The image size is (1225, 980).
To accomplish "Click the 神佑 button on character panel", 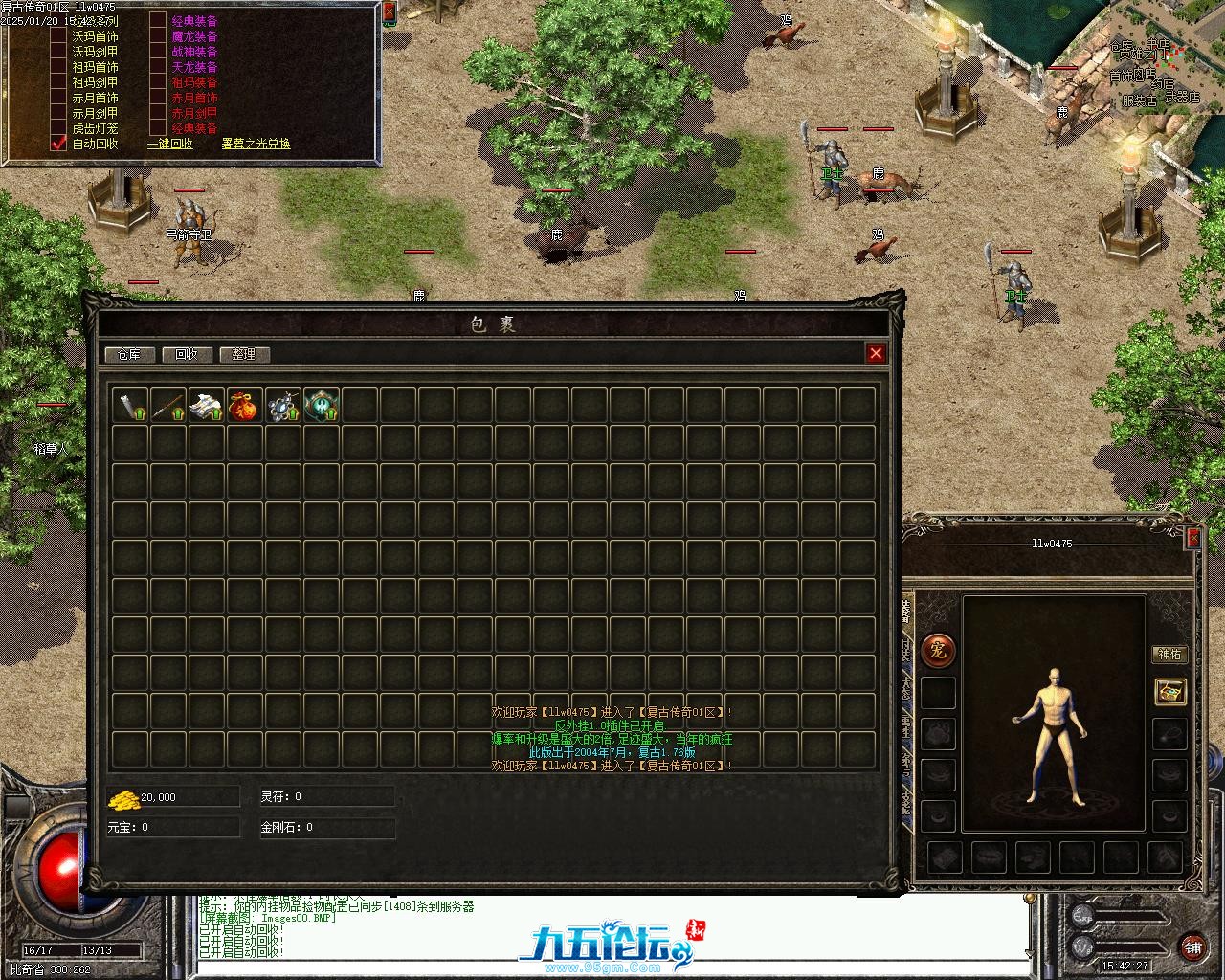I will click(x=1169, y=655).
